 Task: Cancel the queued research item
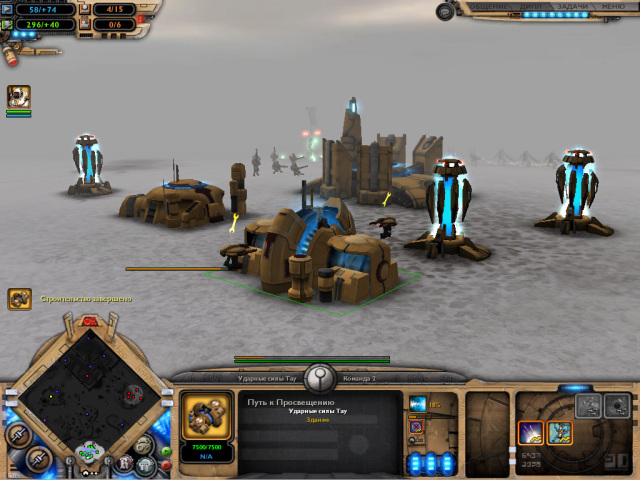[417, 427]
